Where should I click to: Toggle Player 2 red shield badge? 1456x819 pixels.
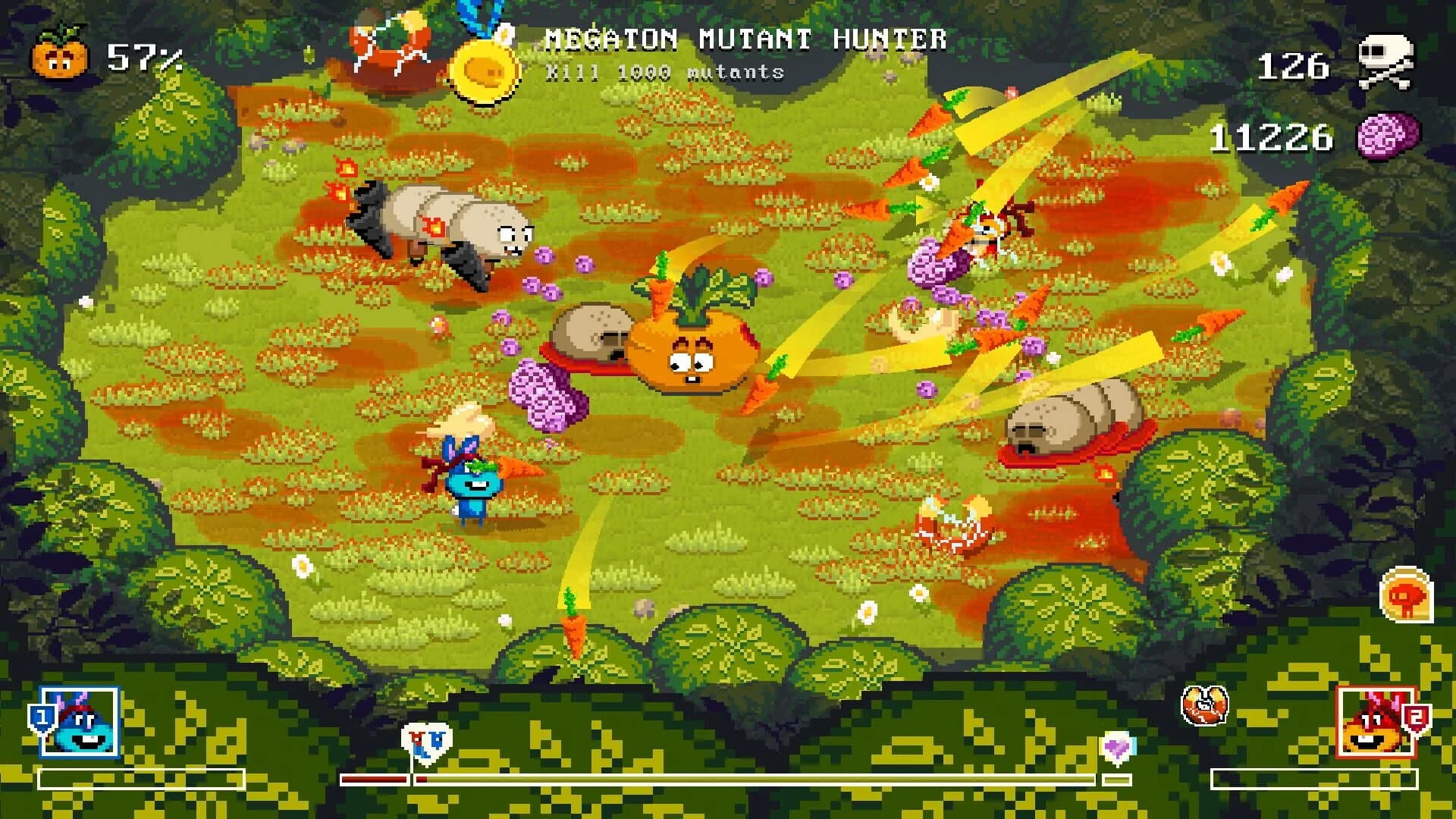tap(1415, 716)
